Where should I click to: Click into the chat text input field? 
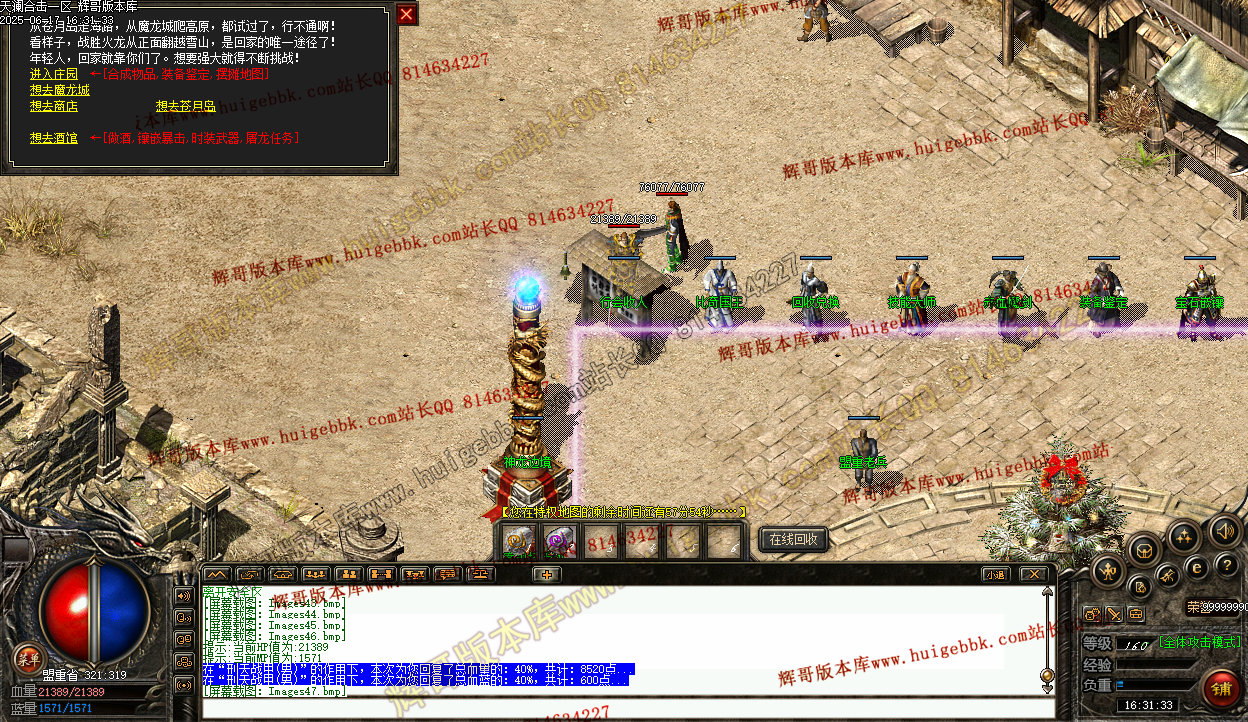click(620, 708)
